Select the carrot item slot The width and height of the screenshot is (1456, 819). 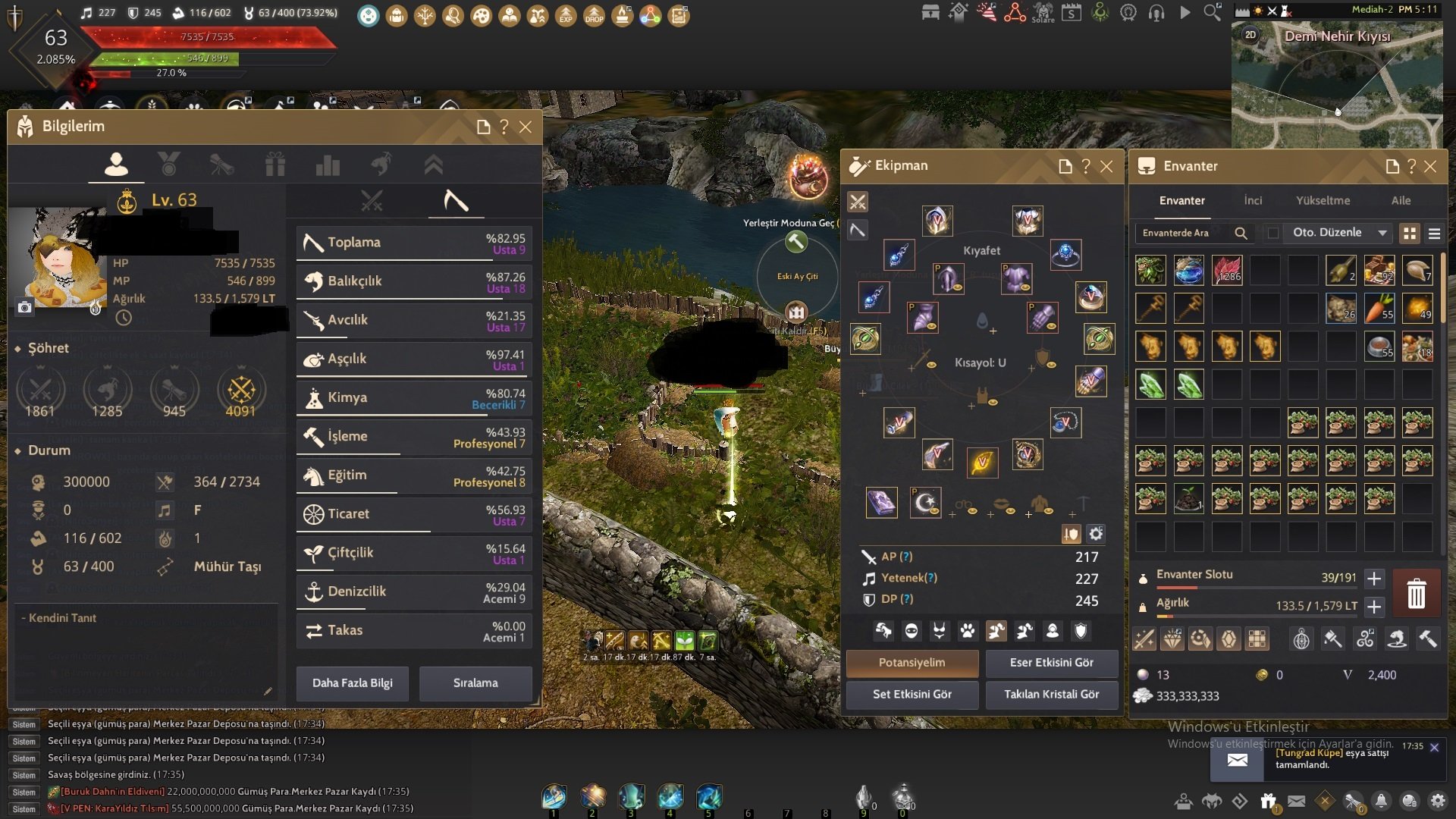1379,309
